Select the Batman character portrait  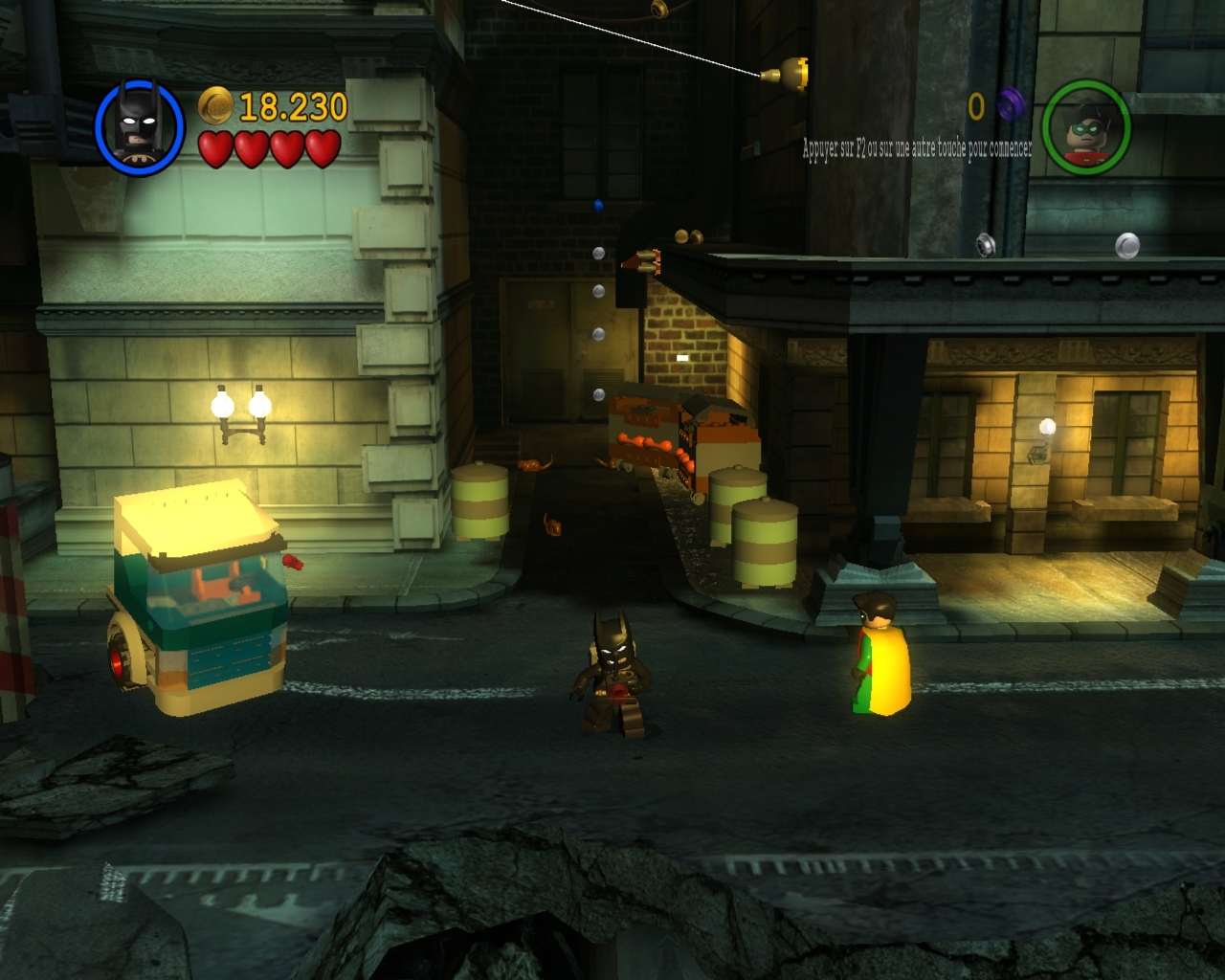point(140,127)
